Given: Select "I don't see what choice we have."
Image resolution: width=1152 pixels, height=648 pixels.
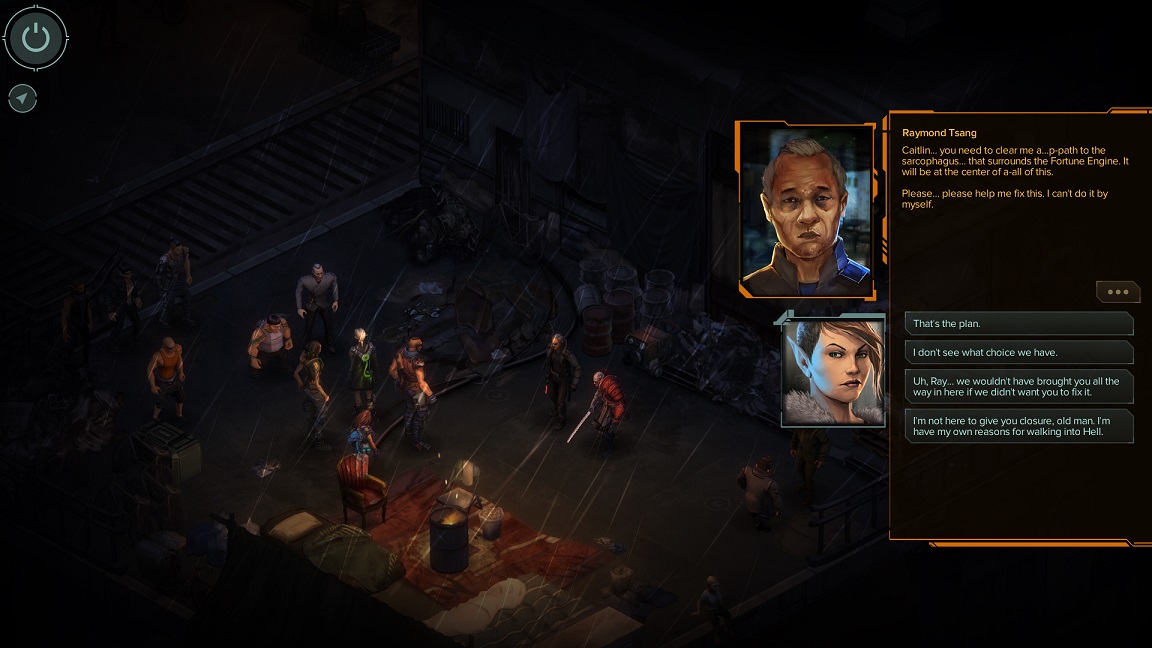Looking at the screenshot, I should click(x=1018, y=352).
